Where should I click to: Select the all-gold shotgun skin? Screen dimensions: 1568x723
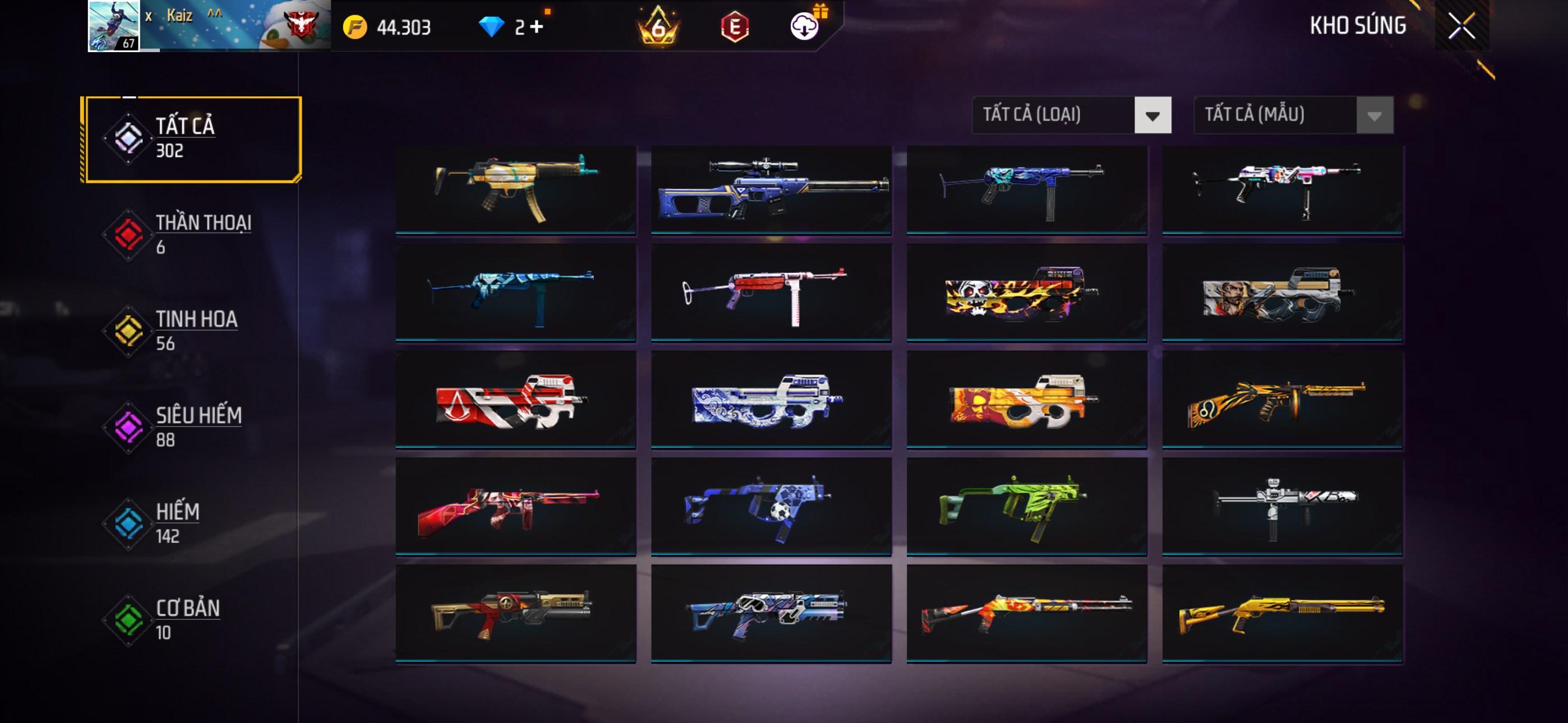pos(1283,614)
